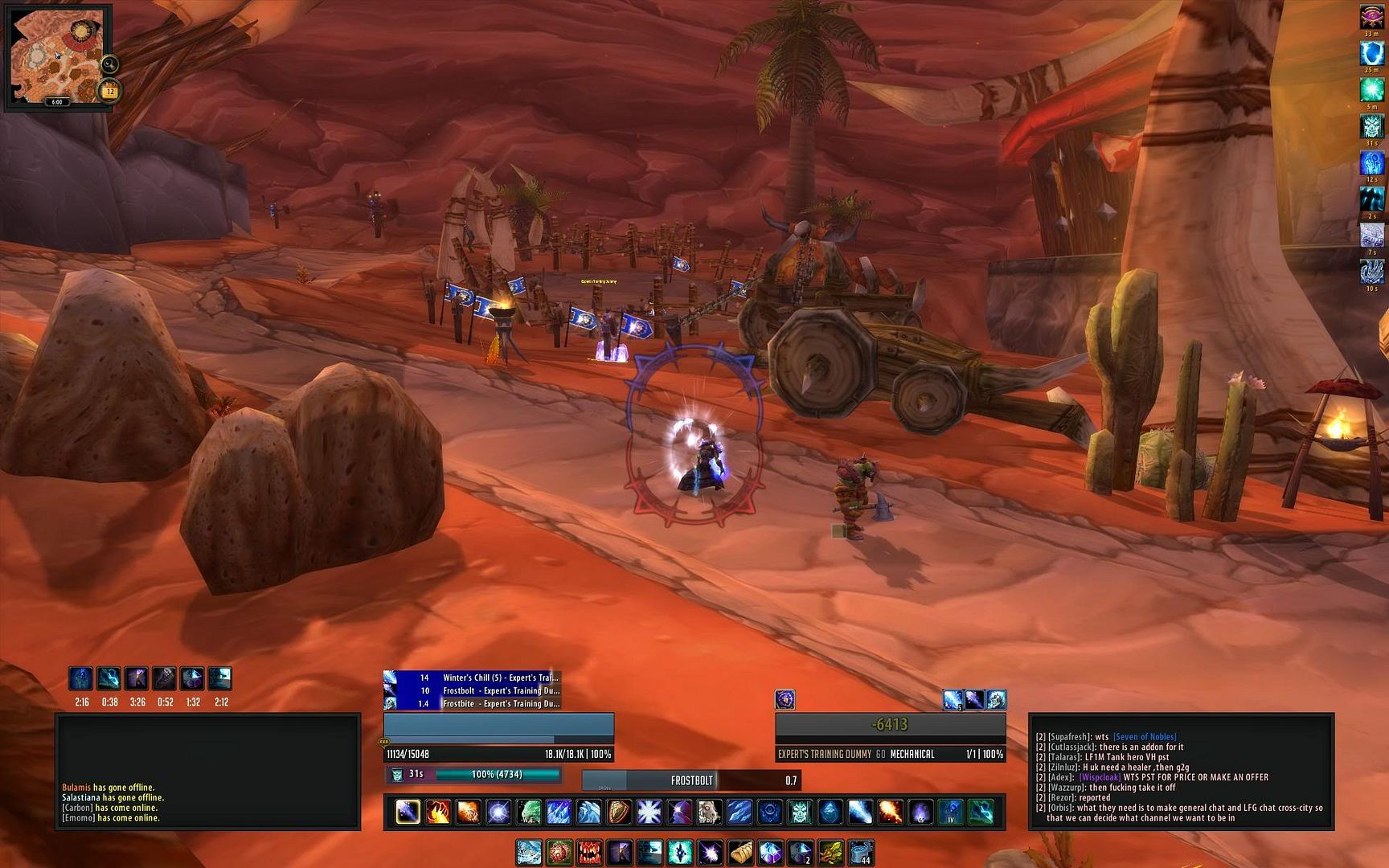
Task: Use the conjured water stack of 44
Action: tap(860, 852)
